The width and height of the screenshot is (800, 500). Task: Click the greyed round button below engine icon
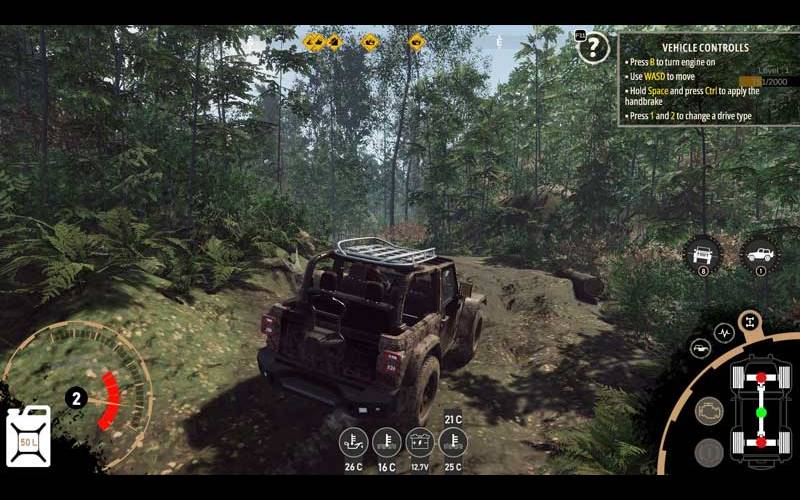click(709, 453)
